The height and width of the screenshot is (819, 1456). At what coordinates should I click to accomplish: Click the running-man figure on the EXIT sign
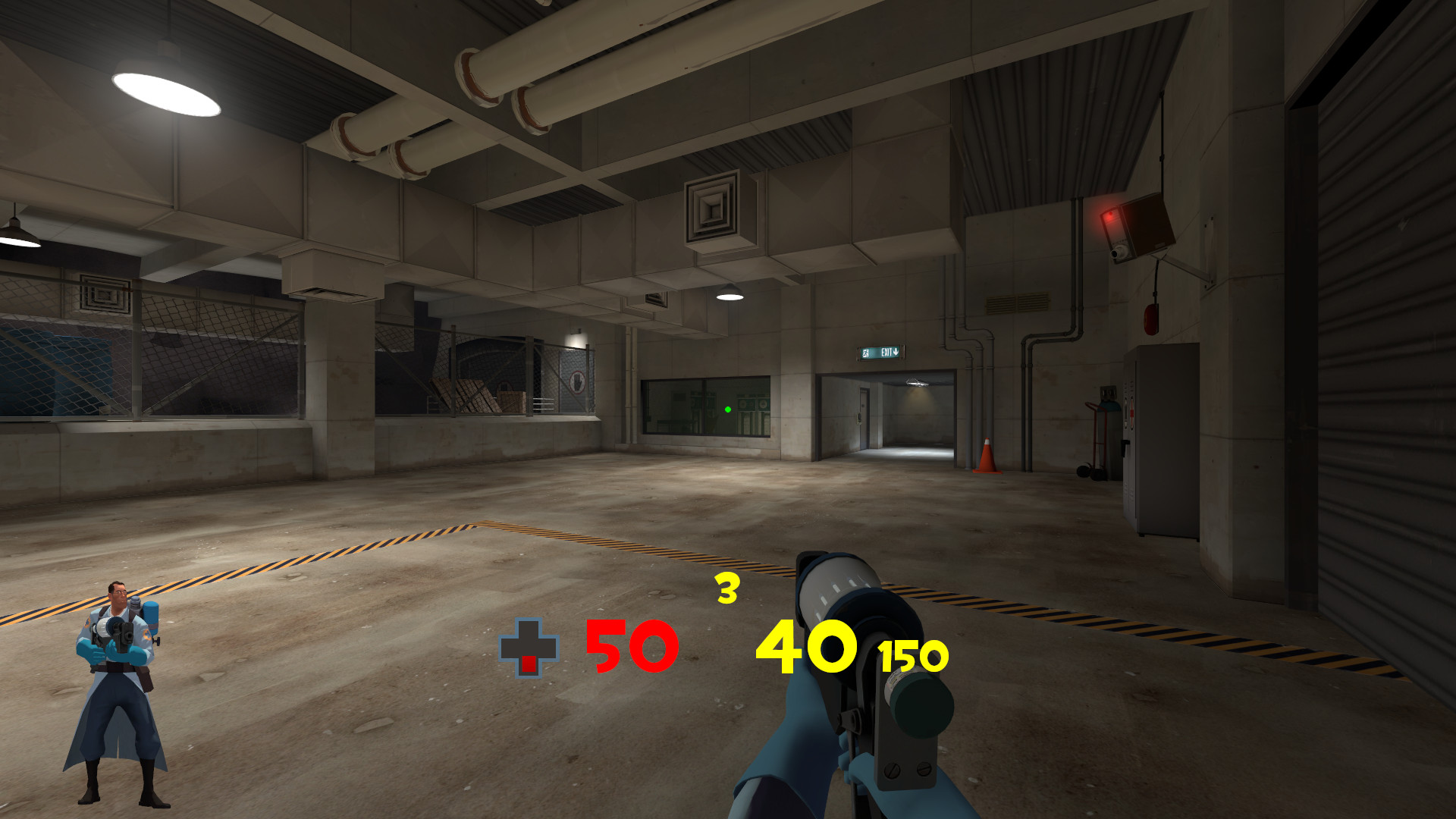coord(865,353)
